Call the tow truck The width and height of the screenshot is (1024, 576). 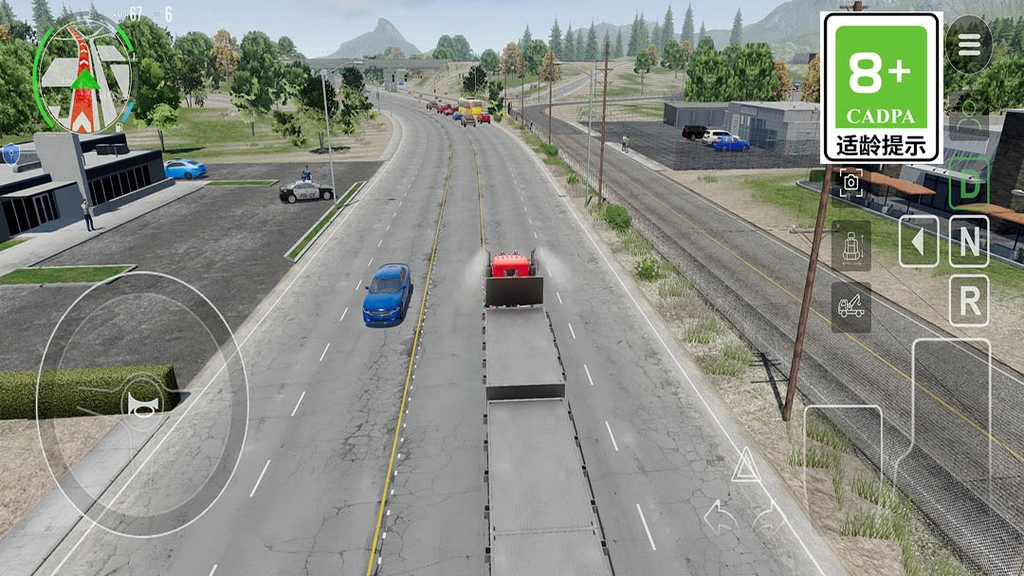[x=851, y=307]
